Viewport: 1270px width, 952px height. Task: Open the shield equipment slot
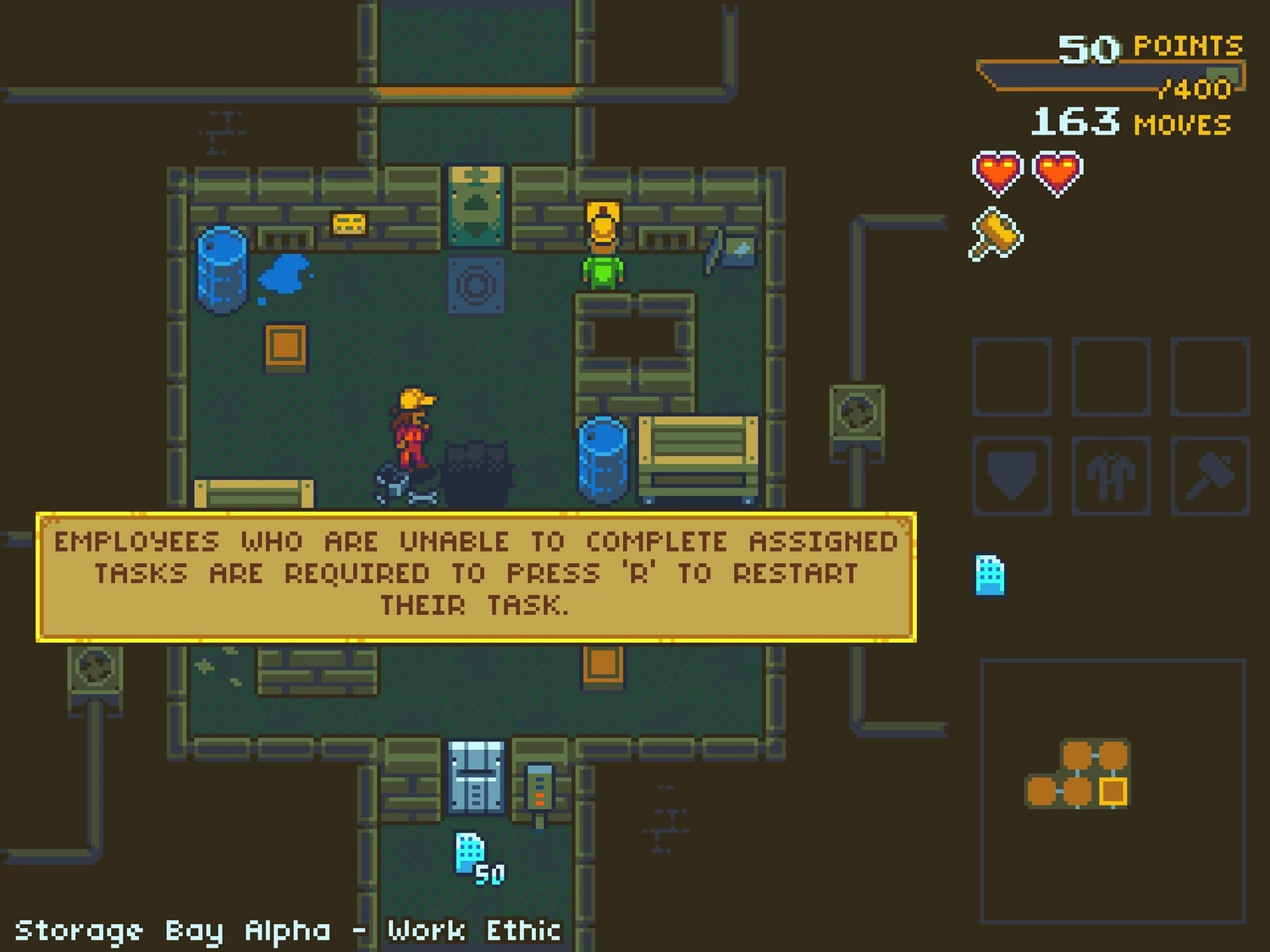point(1012,476)
